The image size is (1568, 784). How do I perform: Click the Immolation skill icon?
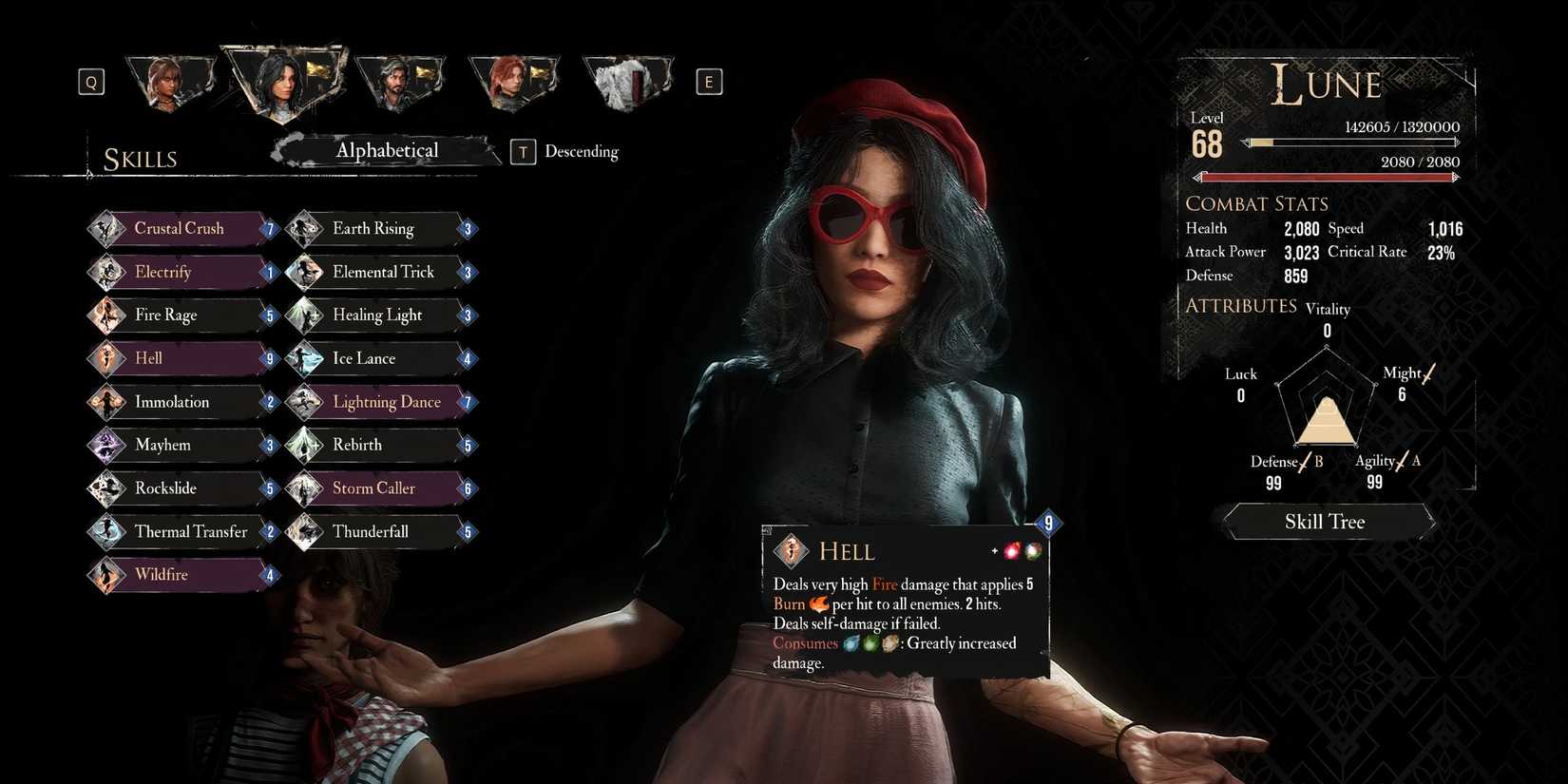coord(107,402)
